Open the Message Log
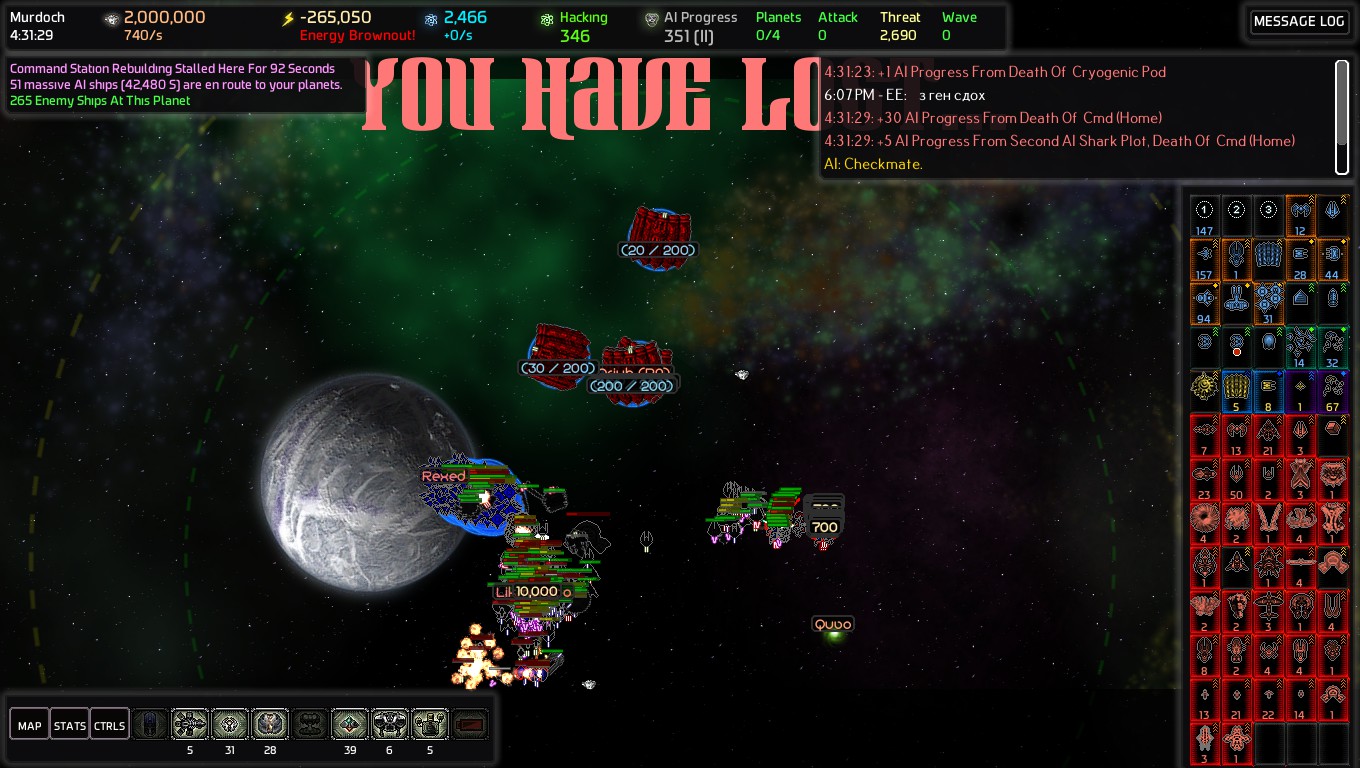Screen dimensions: 1360x768 point(1299,22)
